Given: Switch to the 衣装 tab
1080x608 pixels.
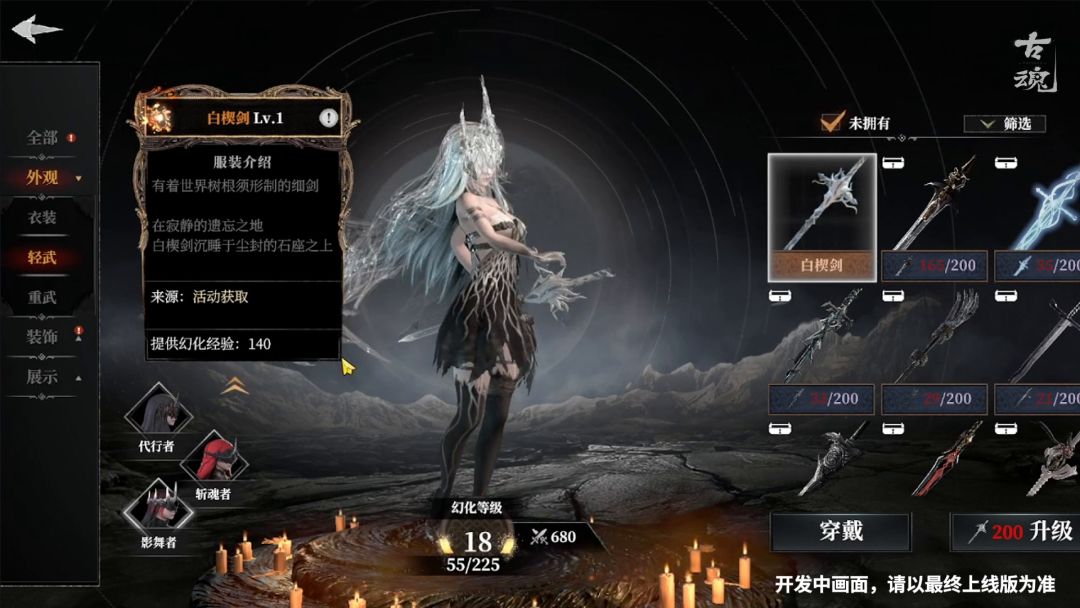Looking at the screenshot, I should [x=42, y=217].
